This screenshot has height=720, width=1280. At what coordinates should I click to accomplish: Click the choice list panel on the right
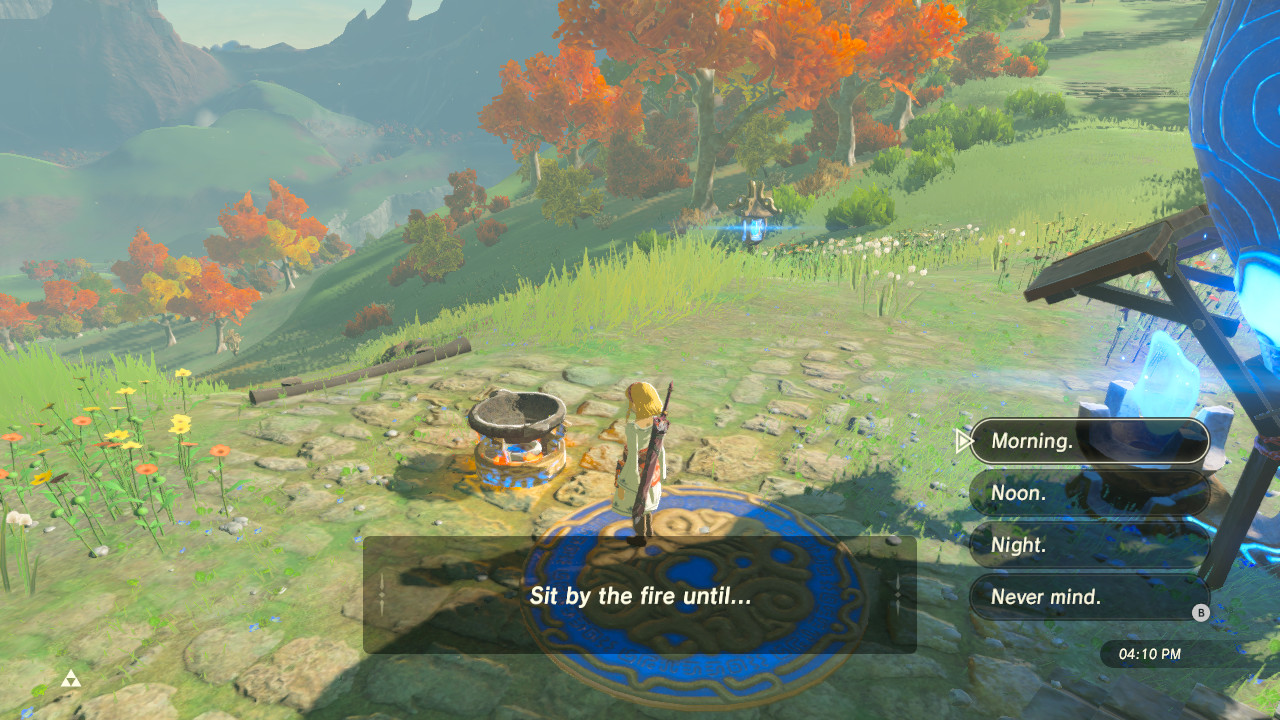pyautogui.click(x=1088, y=518)
